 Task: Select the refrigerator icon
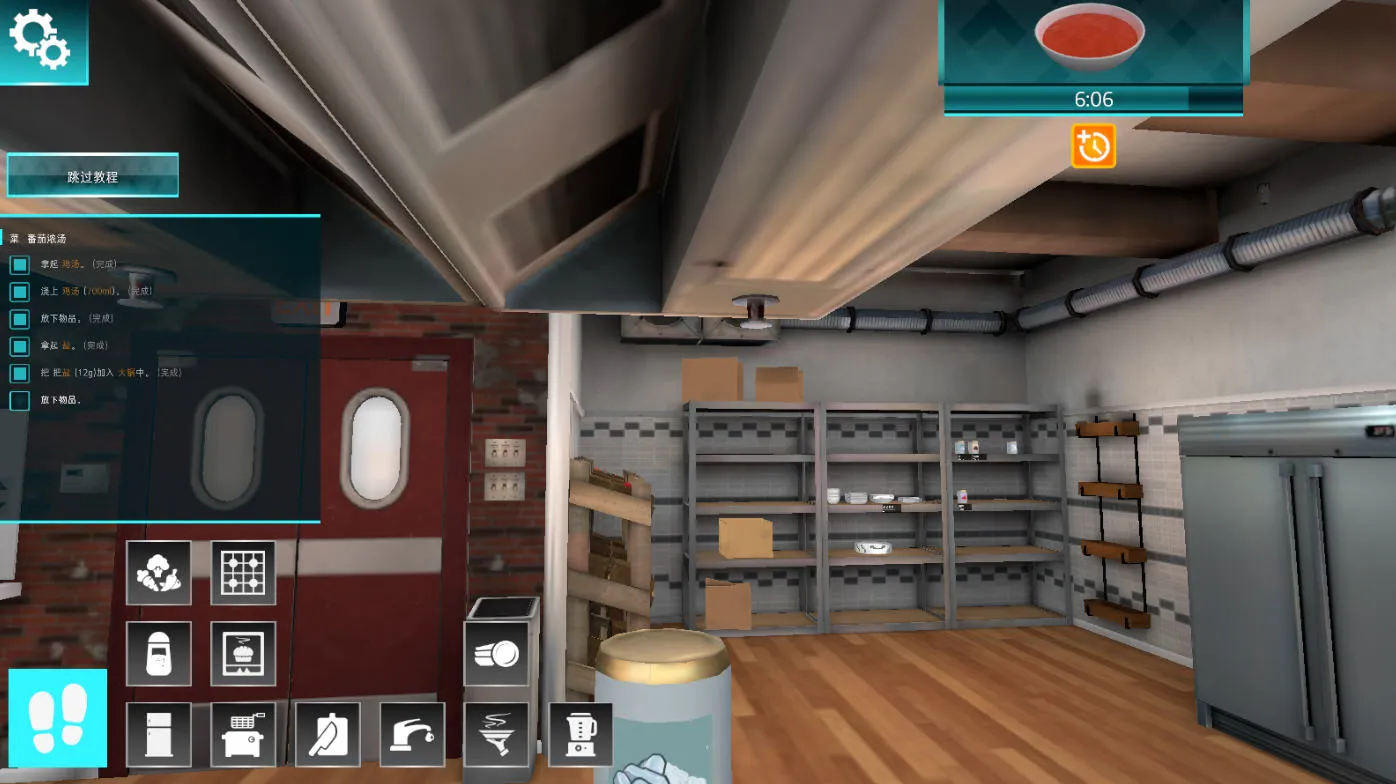pos(159,734)
